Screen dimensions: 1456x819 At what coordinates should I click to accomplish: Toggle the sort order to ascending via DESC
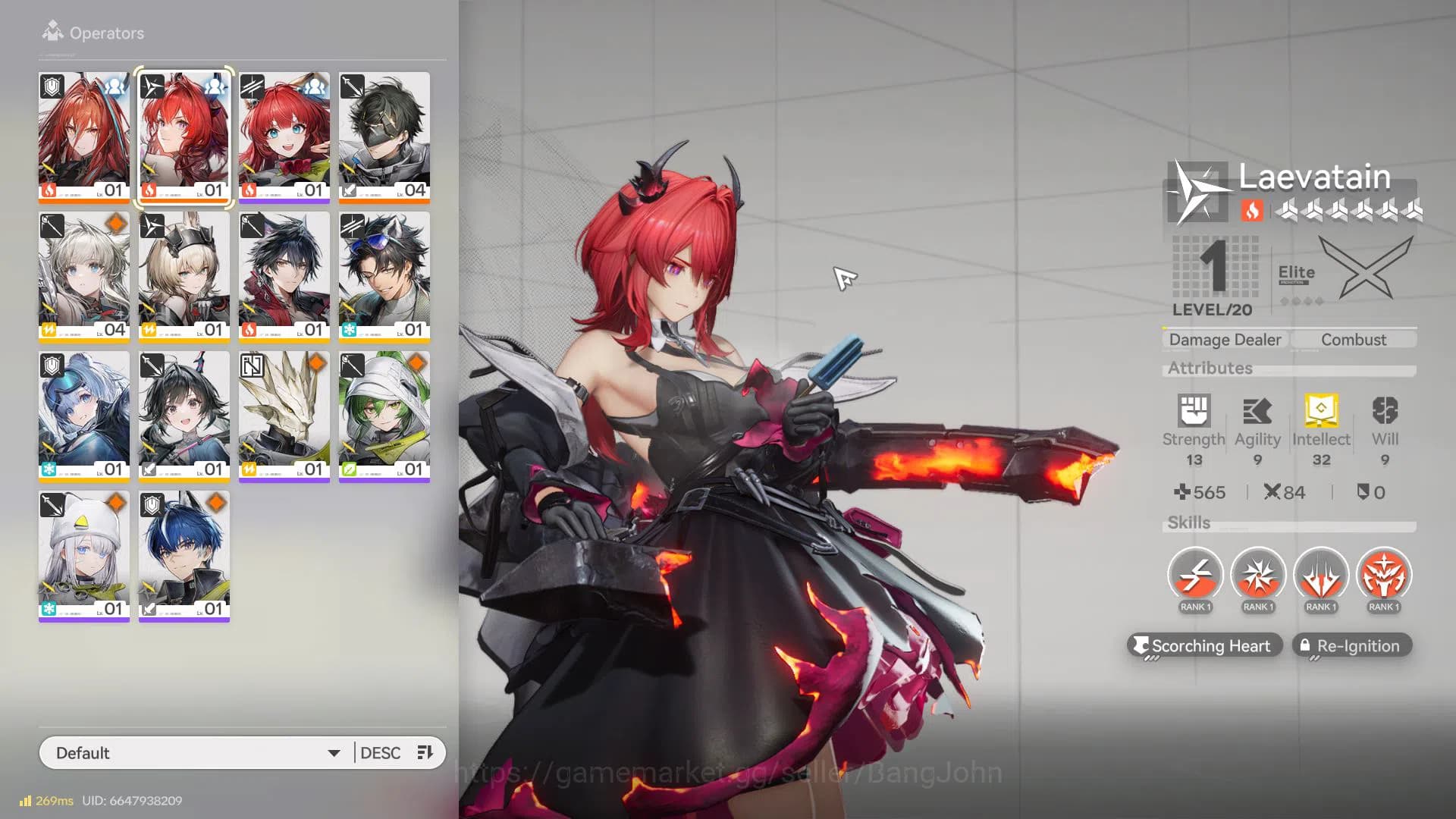pos(379,752)
